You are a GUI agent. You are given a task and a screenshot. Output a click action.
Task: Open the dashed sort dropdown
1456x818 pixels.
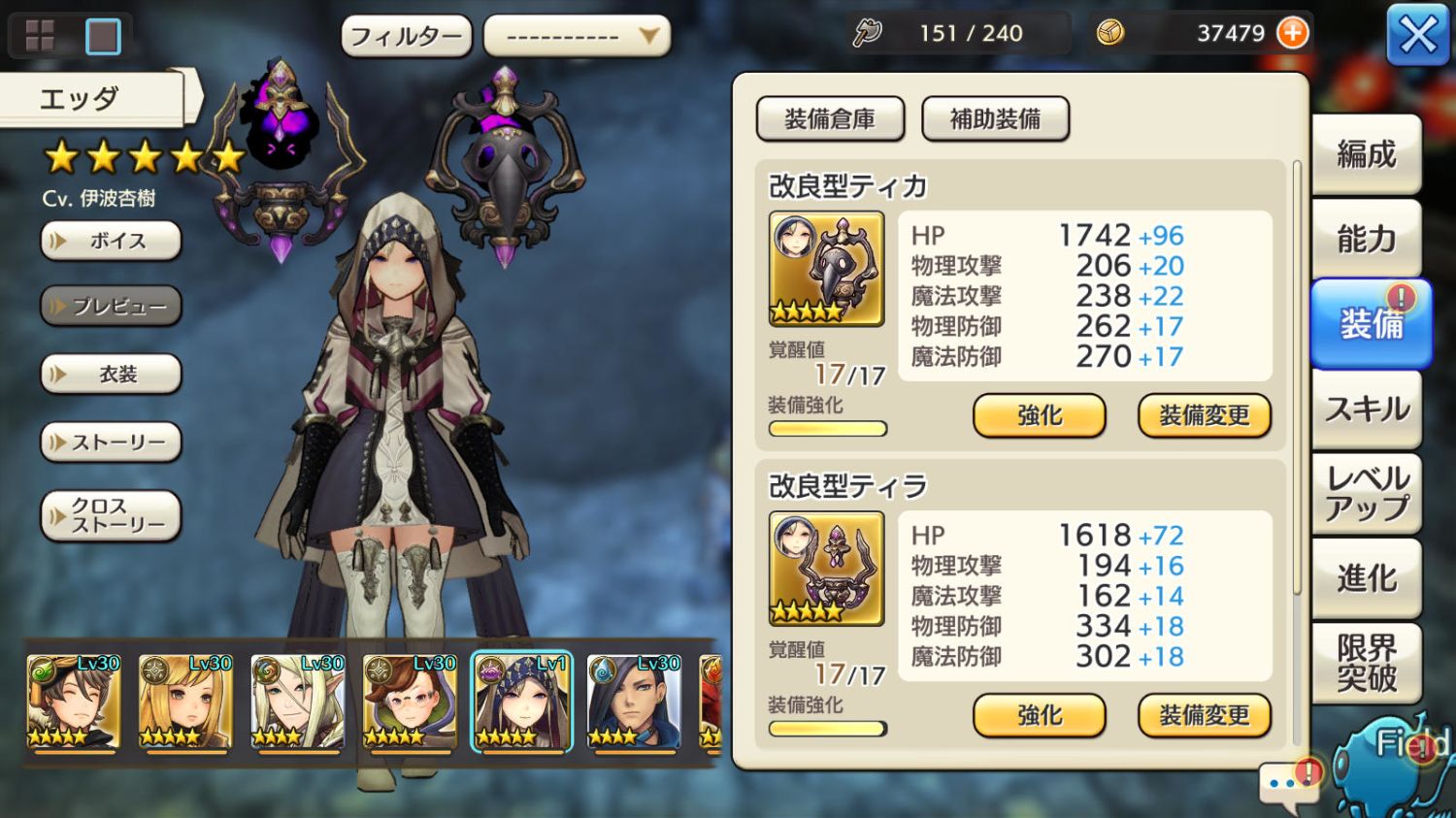[577, 37]
